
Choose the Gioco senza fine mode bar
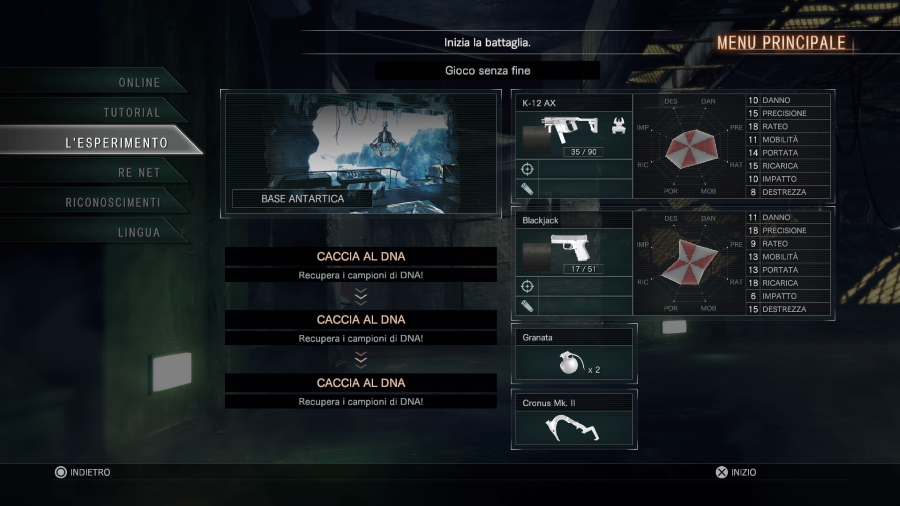[x=487, y=71]
